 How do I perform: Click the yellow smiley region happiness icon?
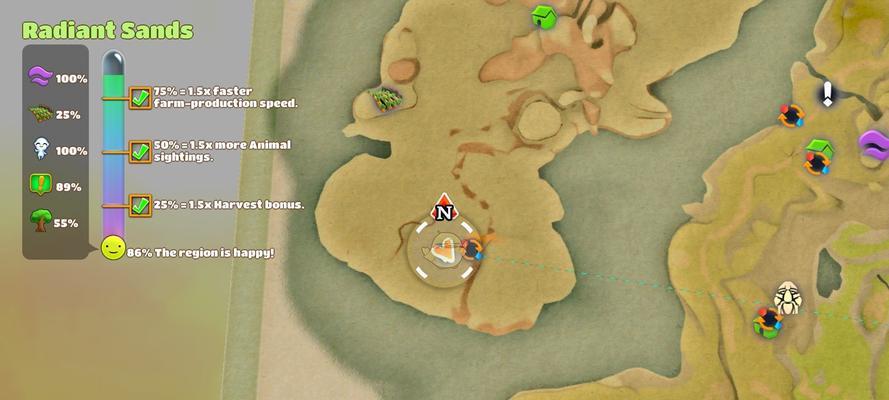(x=113, y=248)
